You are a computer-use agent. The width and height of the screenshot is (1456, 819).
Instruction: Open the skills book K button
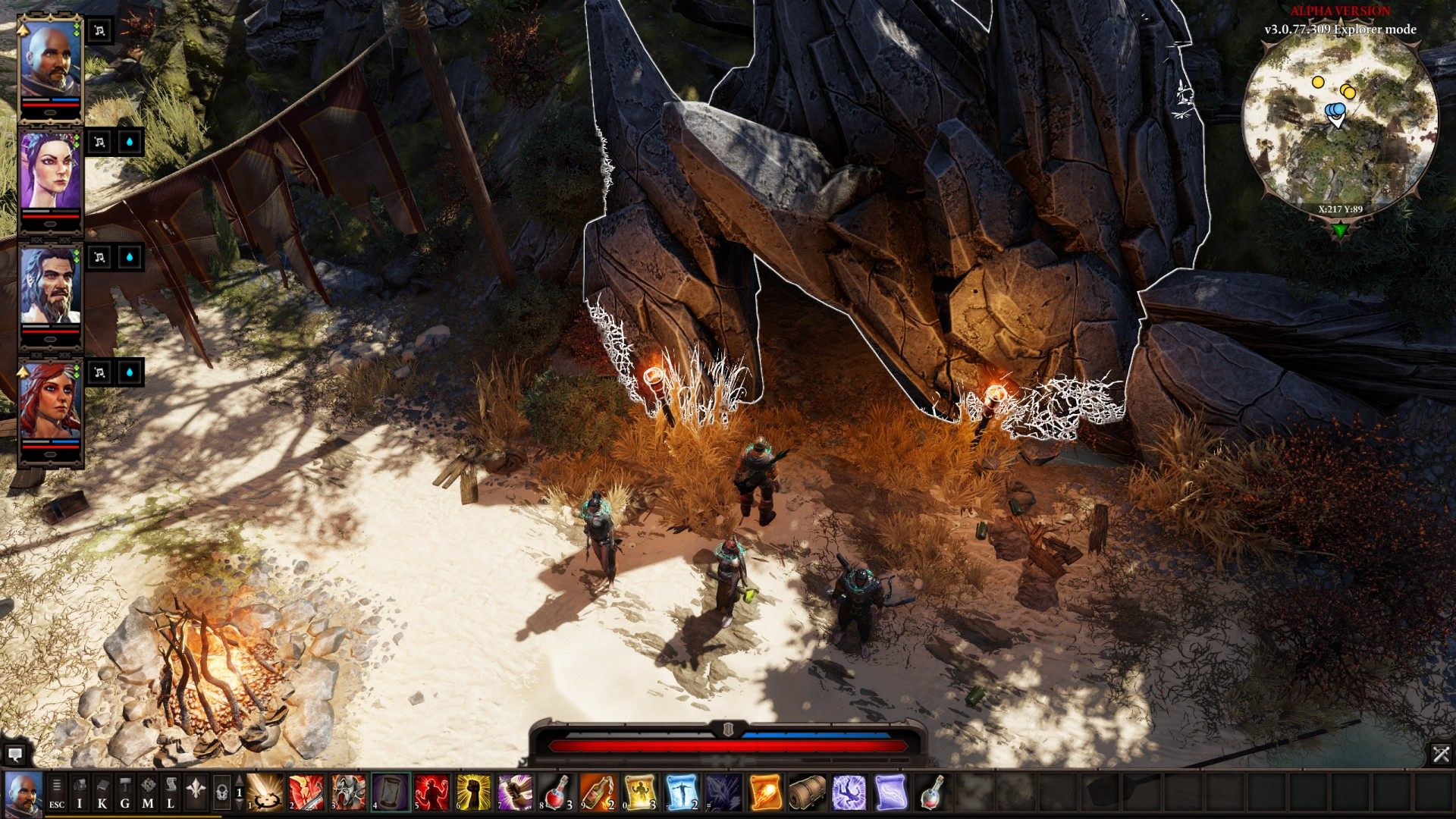(102, 793)
